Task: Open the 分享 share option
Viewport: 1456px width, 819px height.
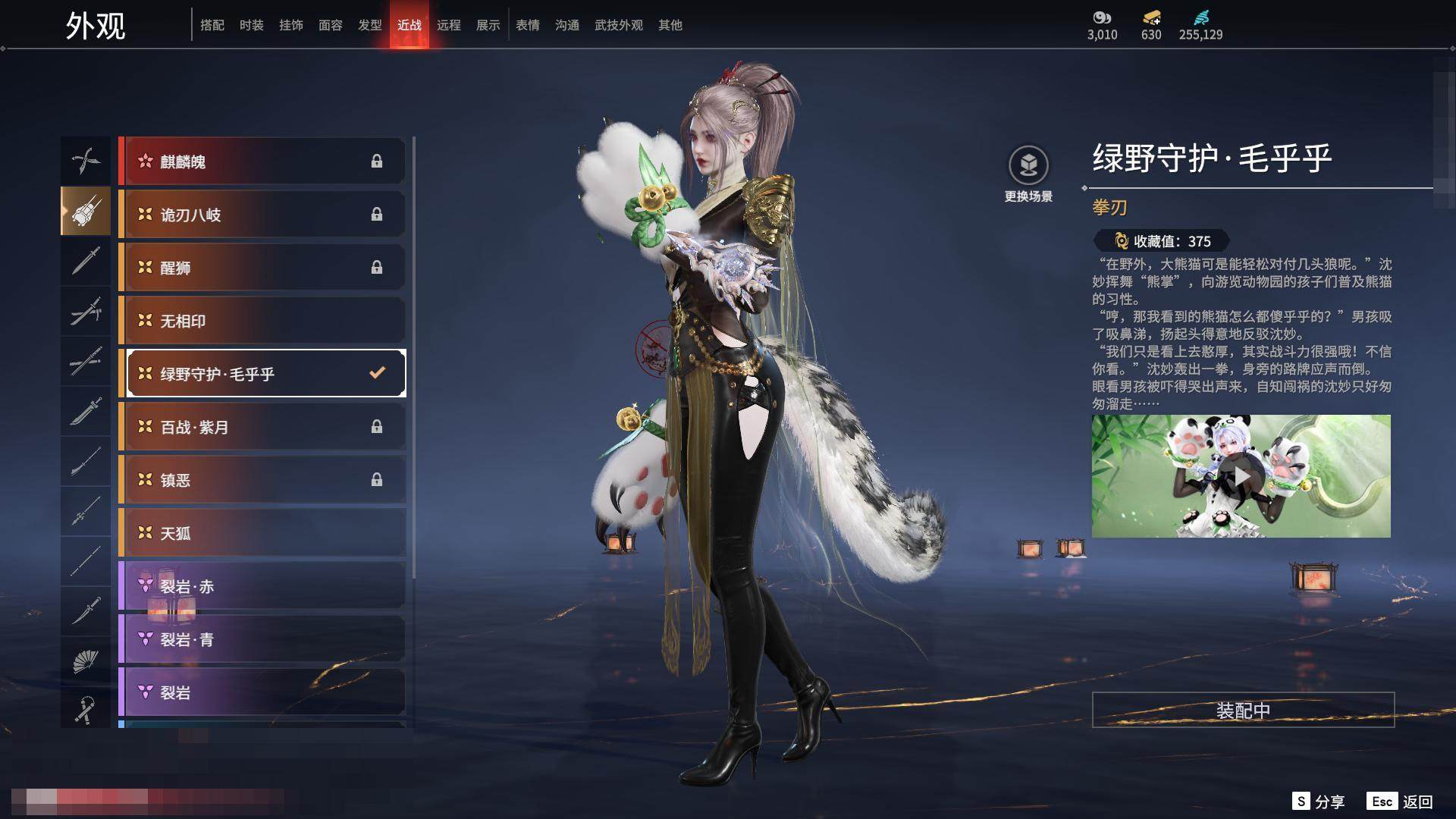Action: coord(1318,802)
